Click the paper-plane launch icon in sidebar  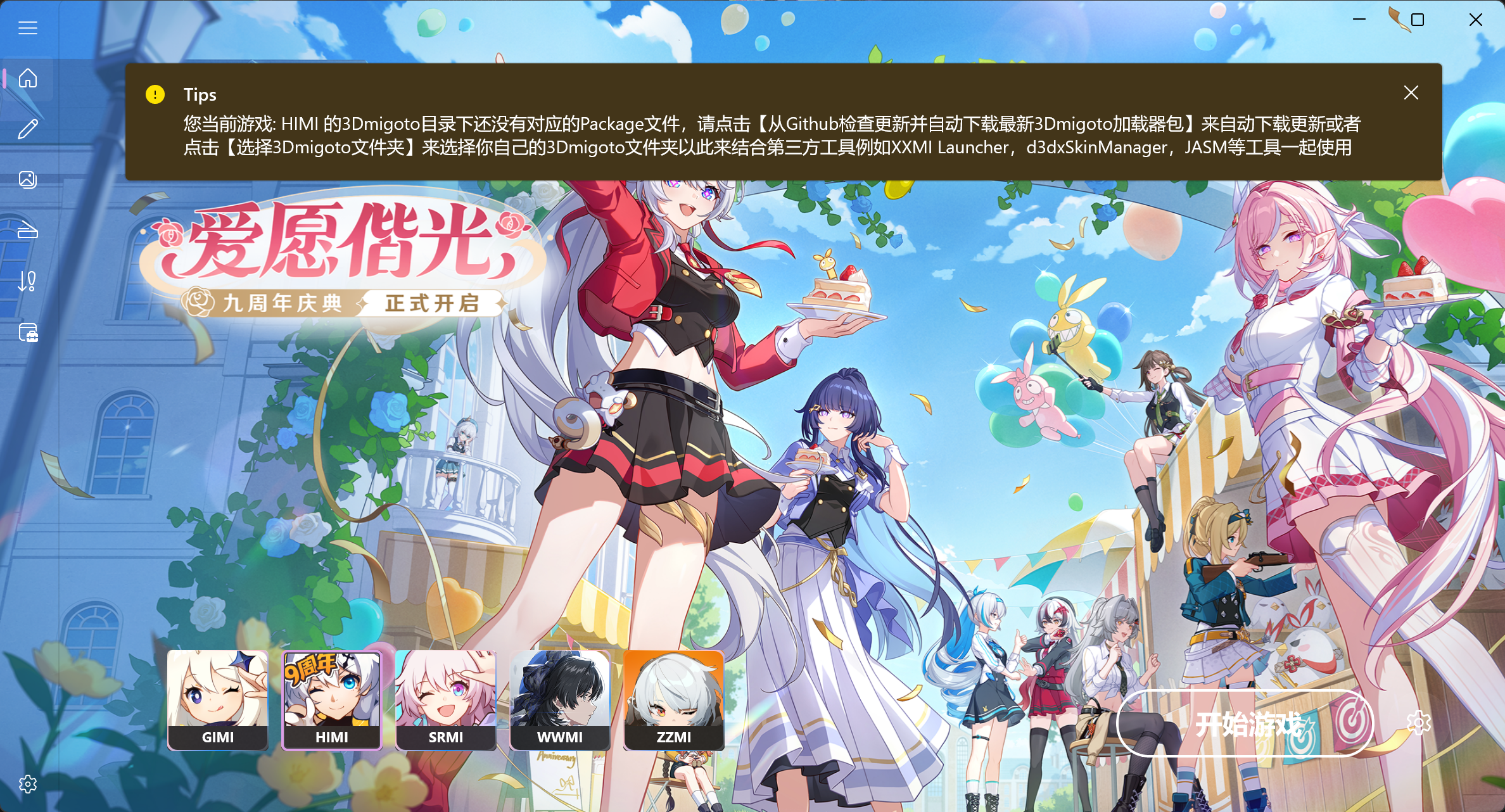click(x=28, y=231)
